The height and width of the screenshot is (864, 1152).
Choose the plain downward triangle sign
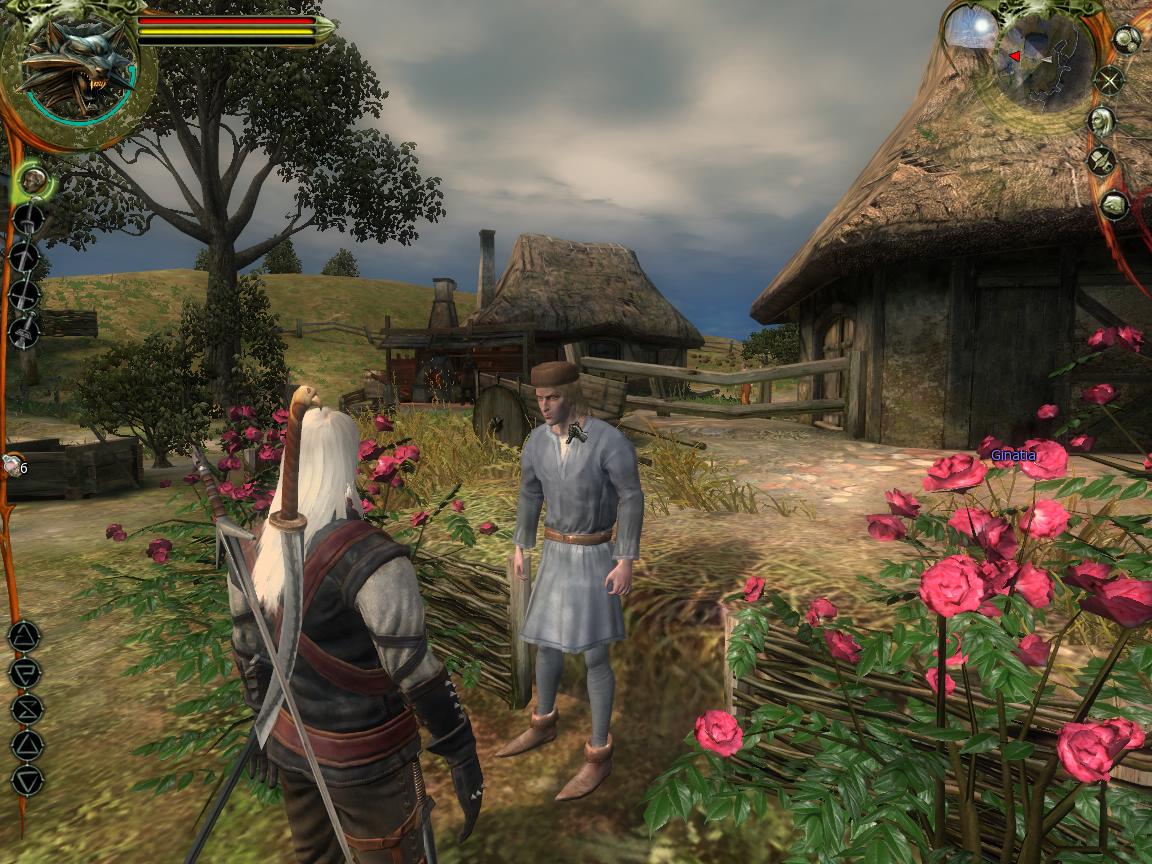25,781
